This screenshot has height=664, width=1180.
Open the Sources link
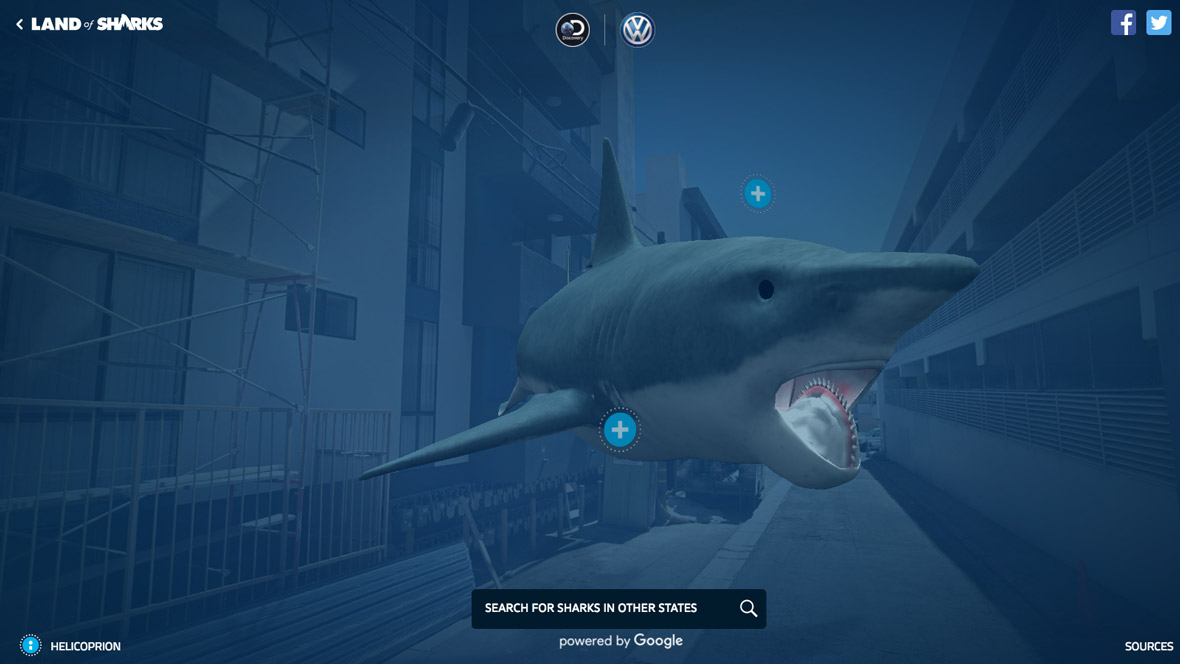point(1148,647)
